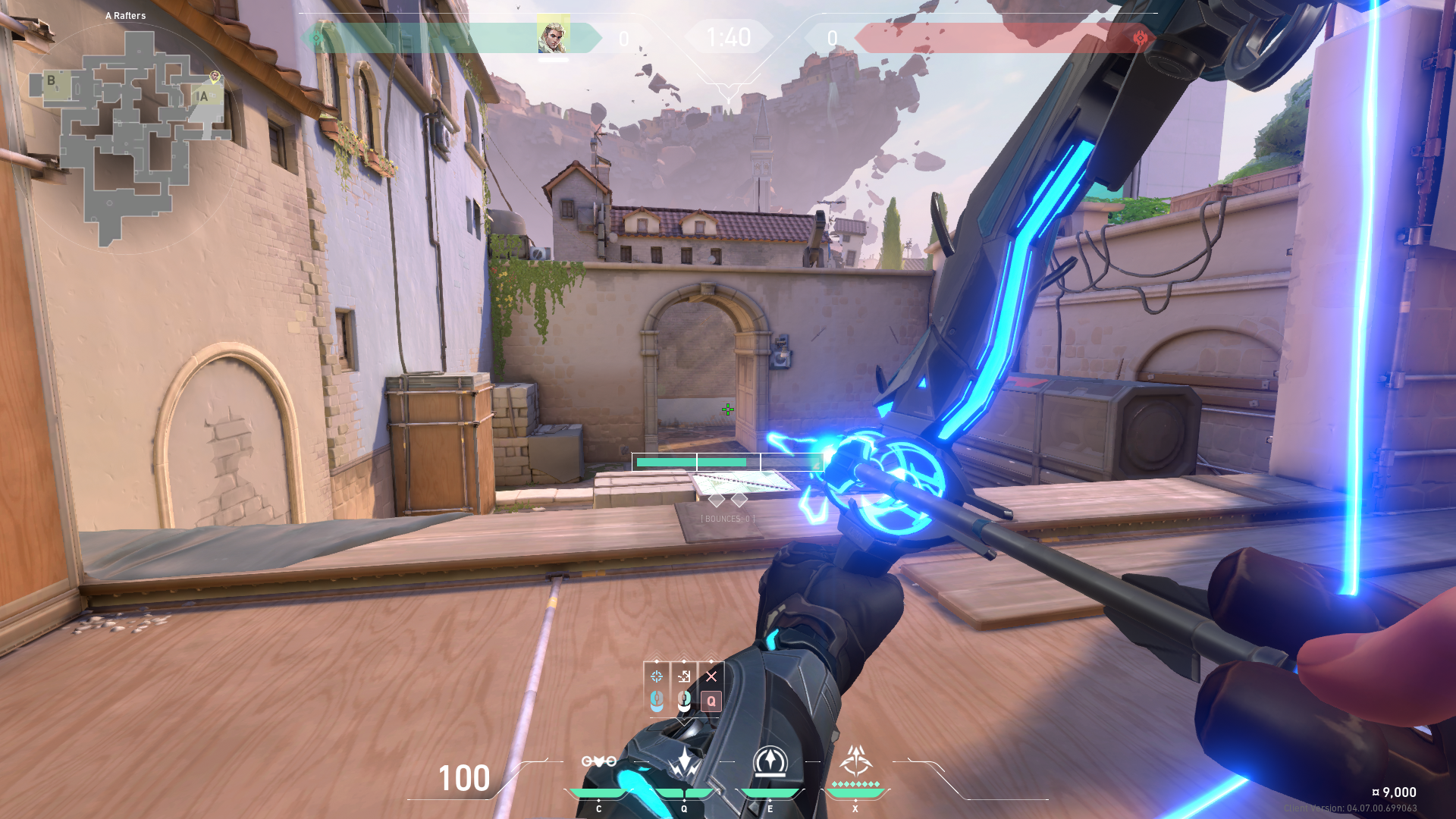Click the fire crosshair action icon

click(x=657, y=676)
